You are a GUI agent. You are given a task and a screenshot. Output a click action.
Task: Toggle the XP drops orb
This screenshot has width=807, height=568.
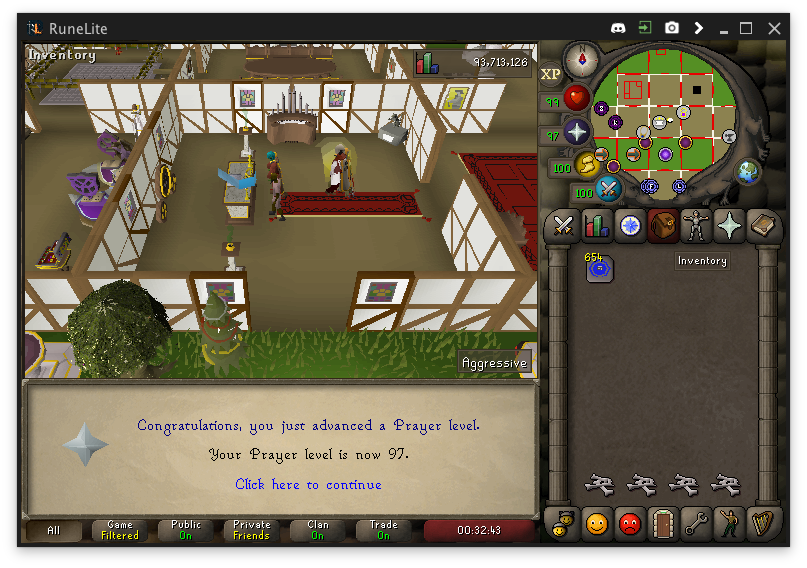551,74
